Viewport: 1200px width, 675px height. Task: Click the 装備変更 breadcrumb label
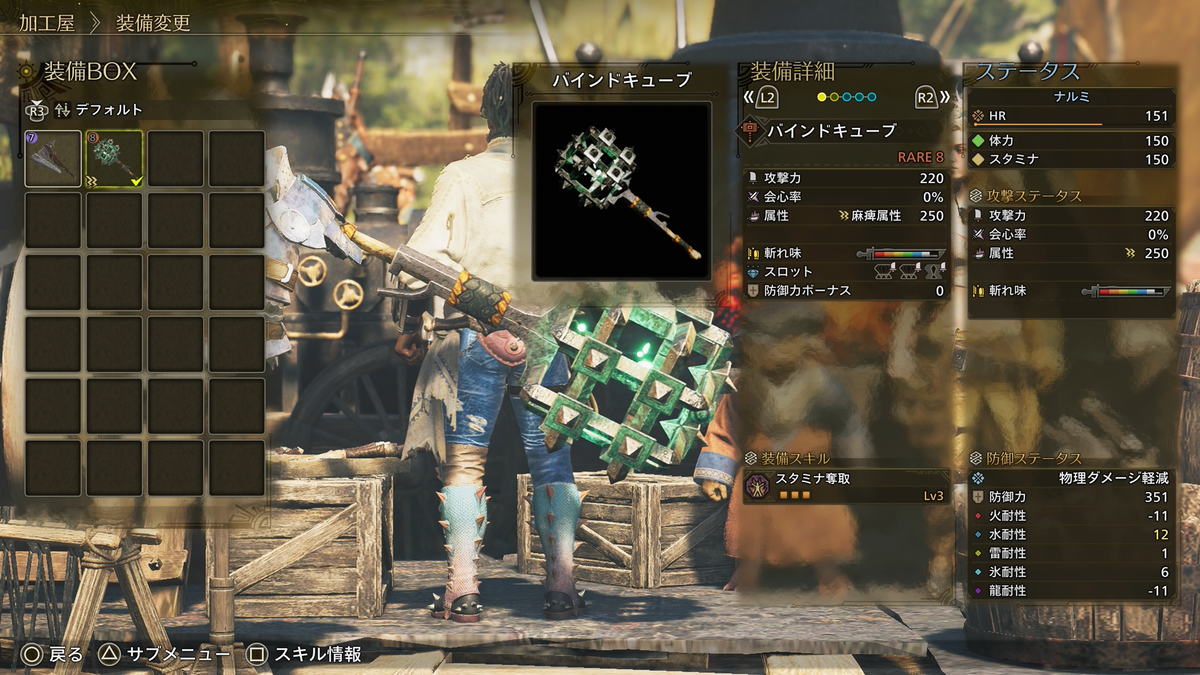[153, 22]
